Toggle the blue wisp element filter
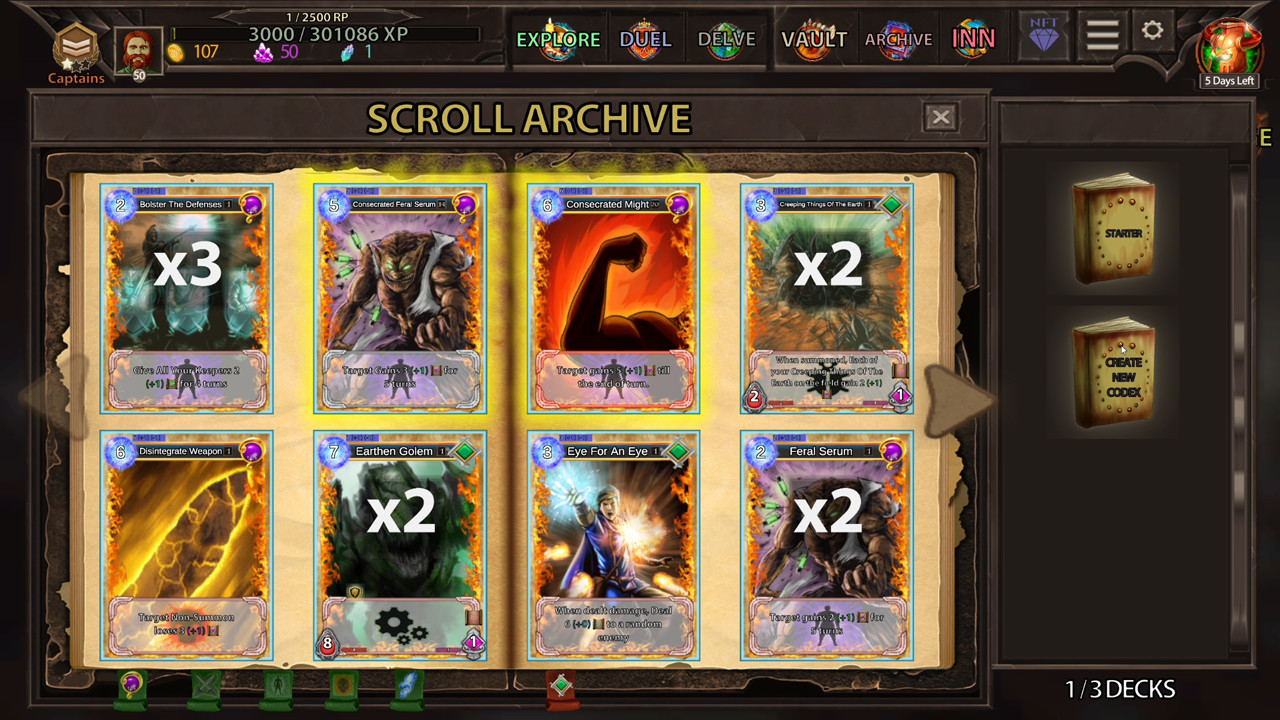The width and height of the screenshot is (1280, 720). point(407,687)
